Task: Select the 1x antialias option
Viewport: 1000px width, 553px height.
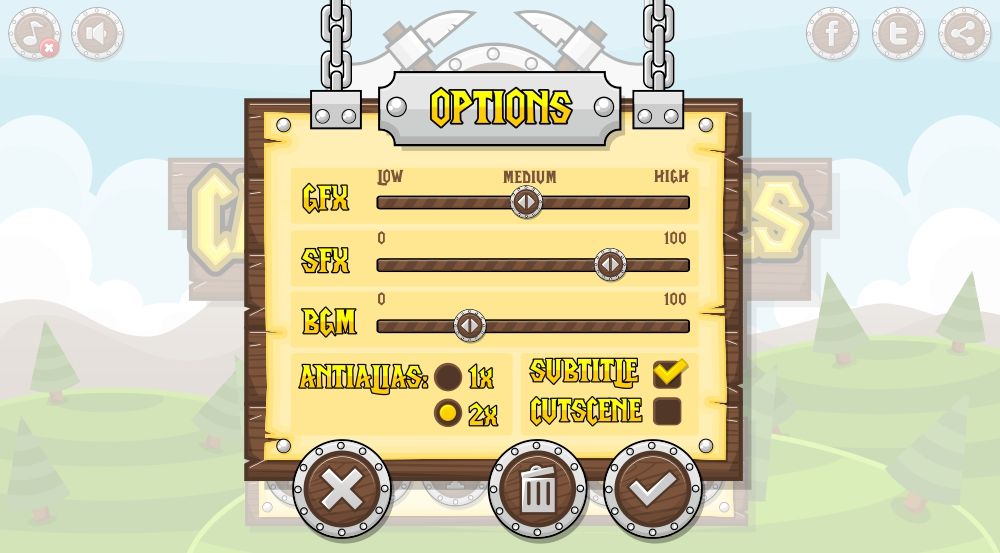Action: [x=448, y=377]
